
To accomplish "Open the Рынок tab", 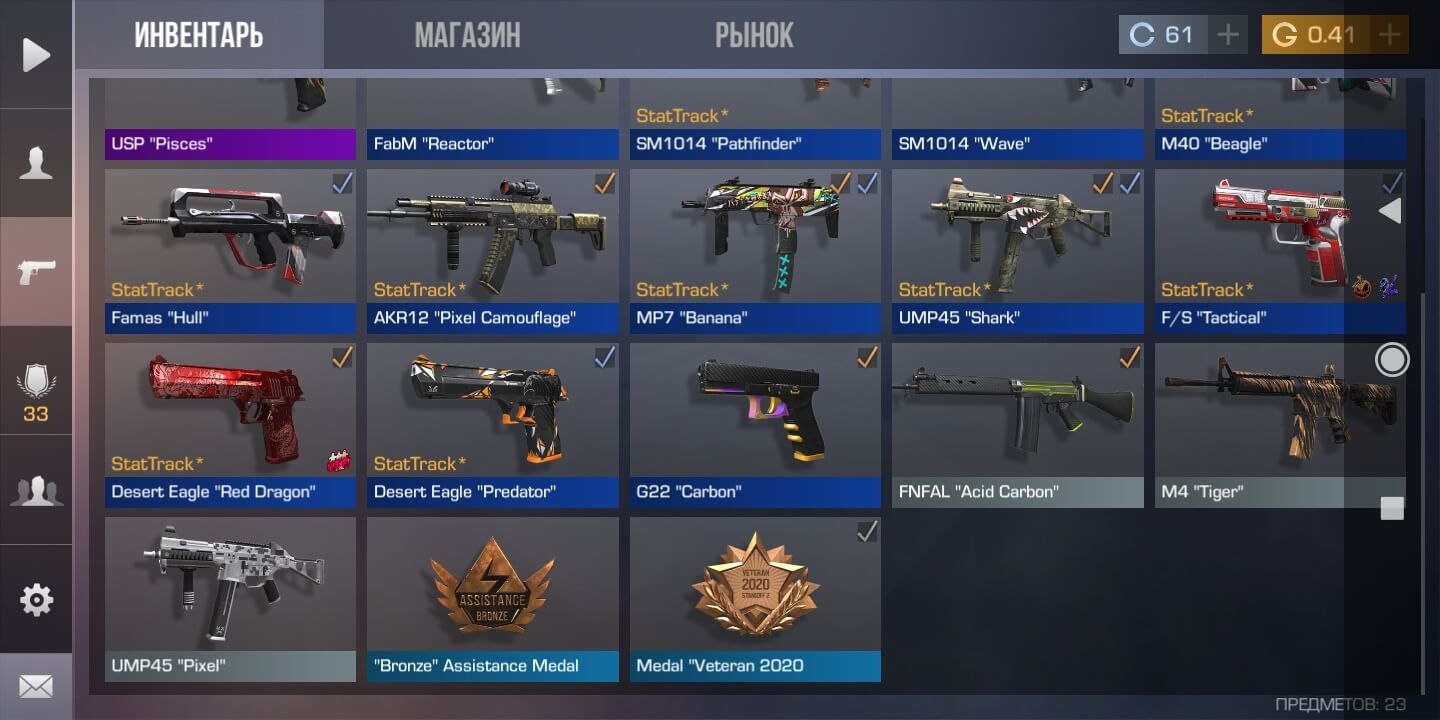I will (x=754, y=36).
